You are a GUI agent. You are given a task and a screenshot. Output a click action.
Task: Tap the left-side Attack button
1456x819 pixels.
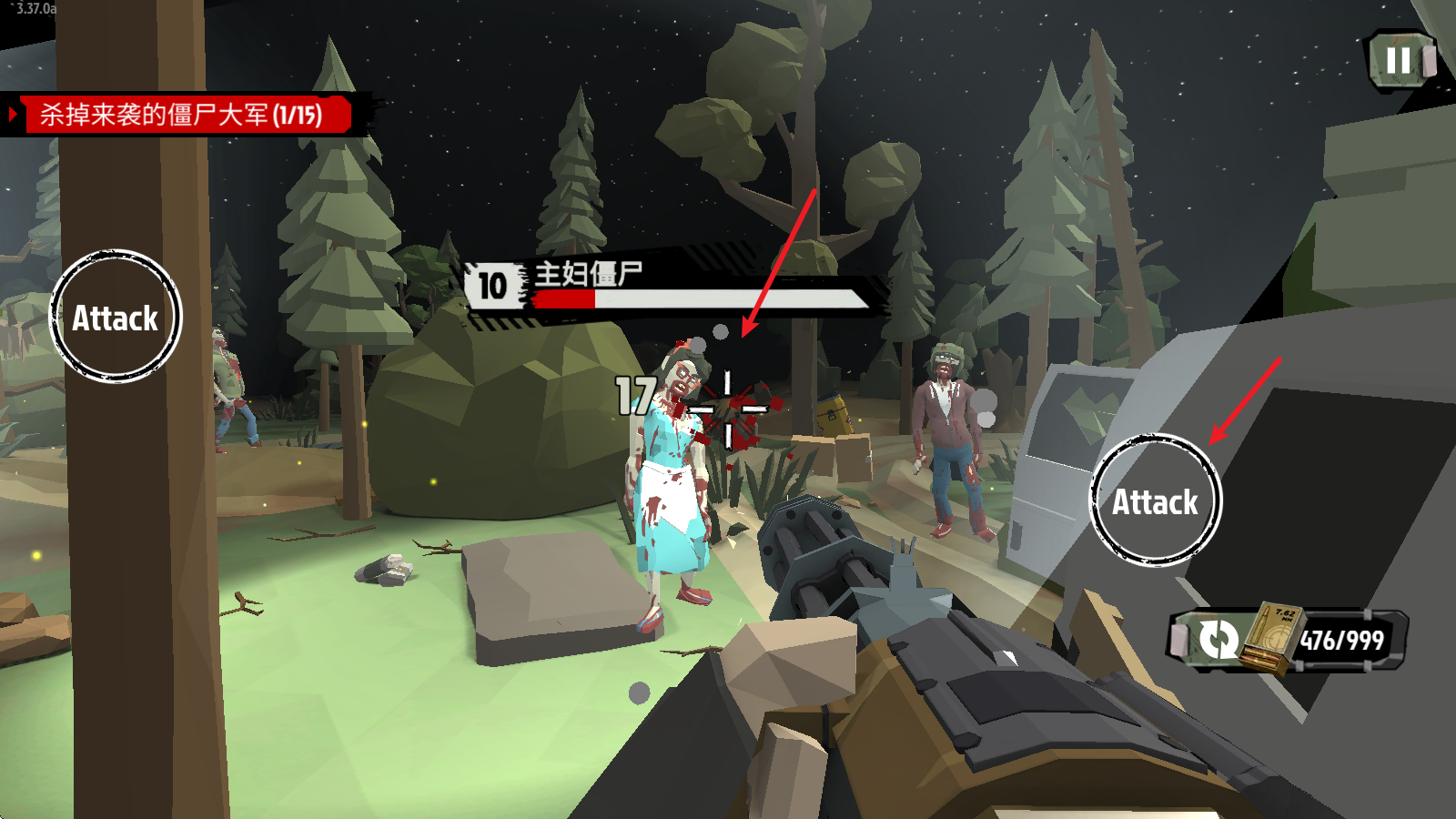(116, 317)
